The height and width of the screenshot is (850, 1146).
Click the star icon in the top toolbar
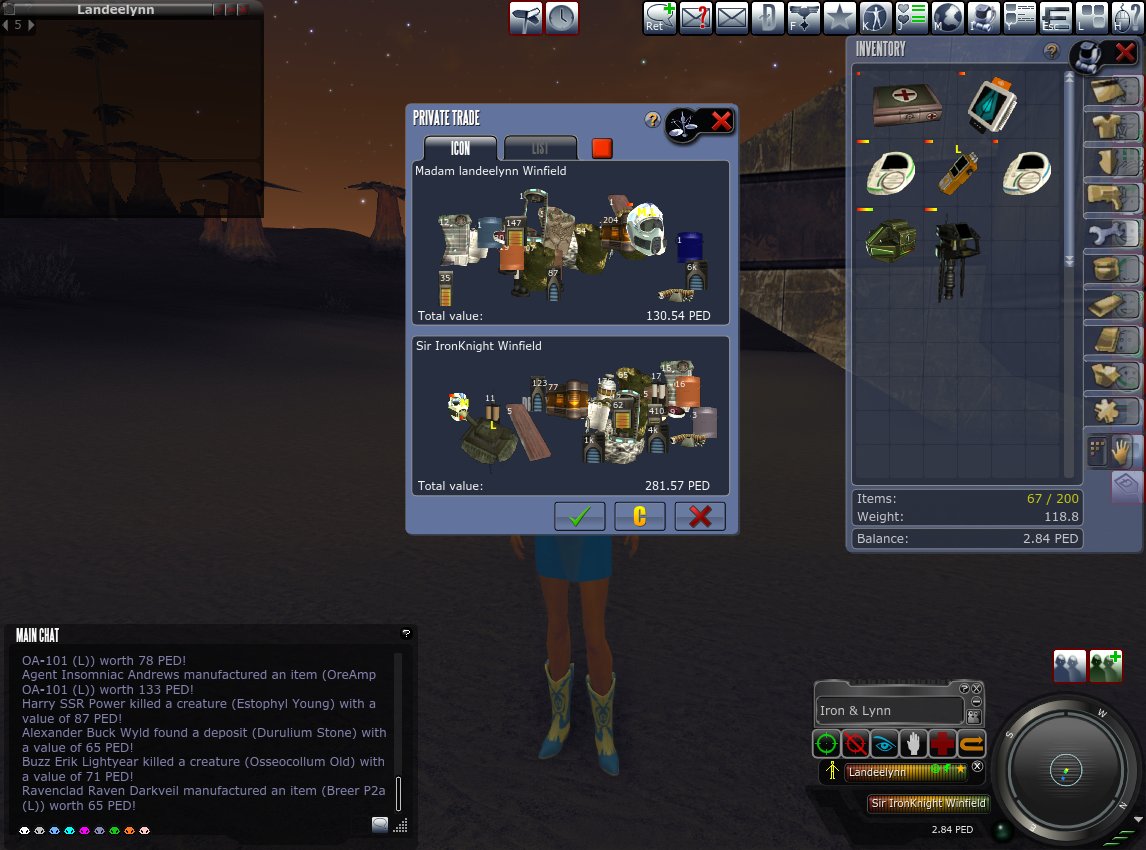click(839, 17)
